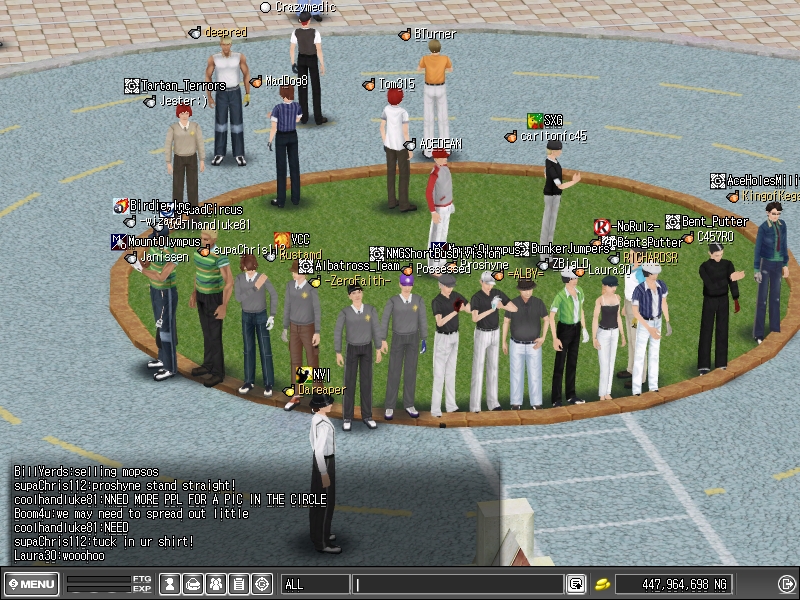This screenshot has width=800, height=600.
Task: Open the two-person friends list icon
Action: (x=215, y=584)
